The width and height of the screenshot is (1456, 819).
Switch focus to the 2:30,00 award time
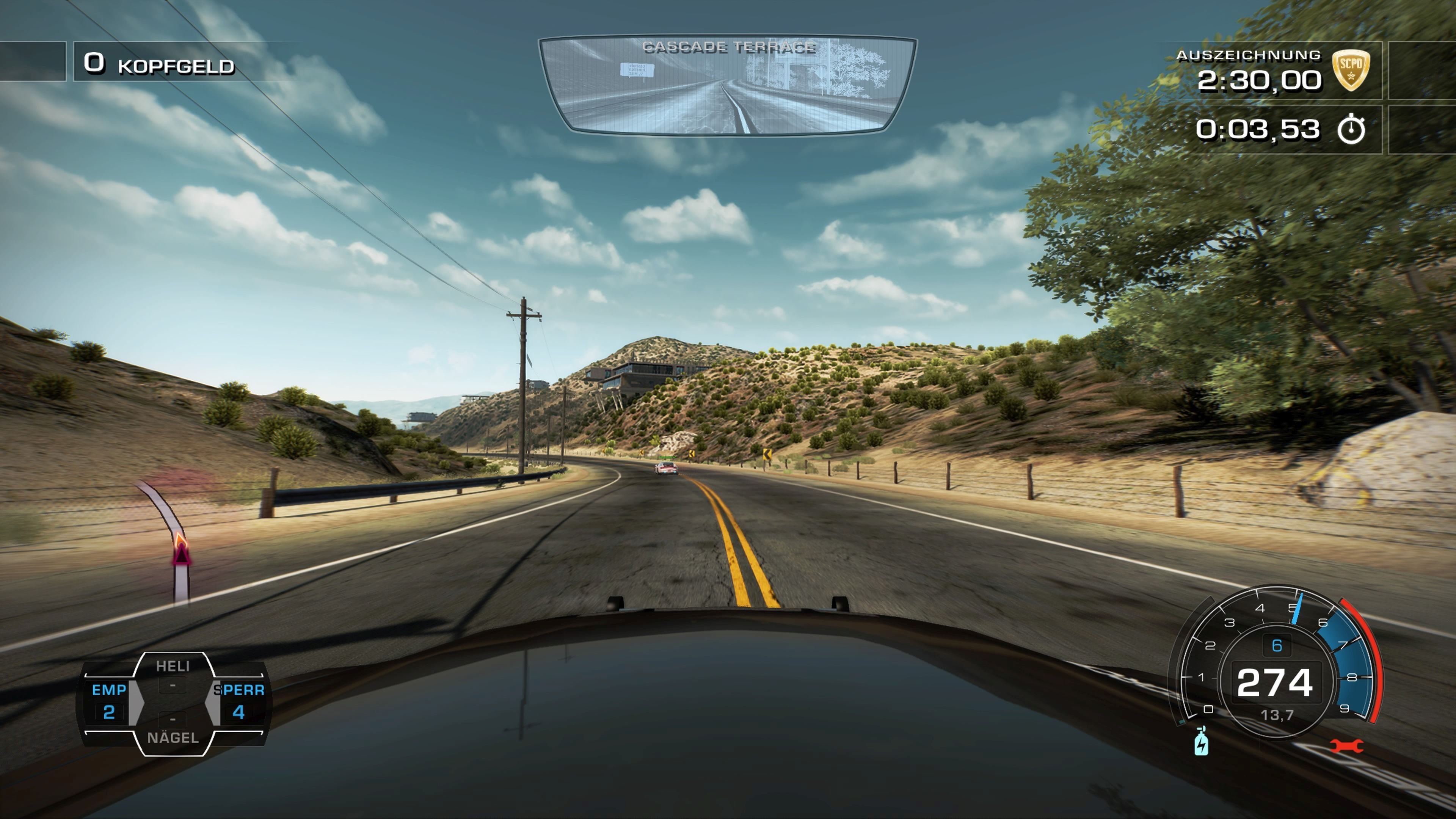point(1259,81)
